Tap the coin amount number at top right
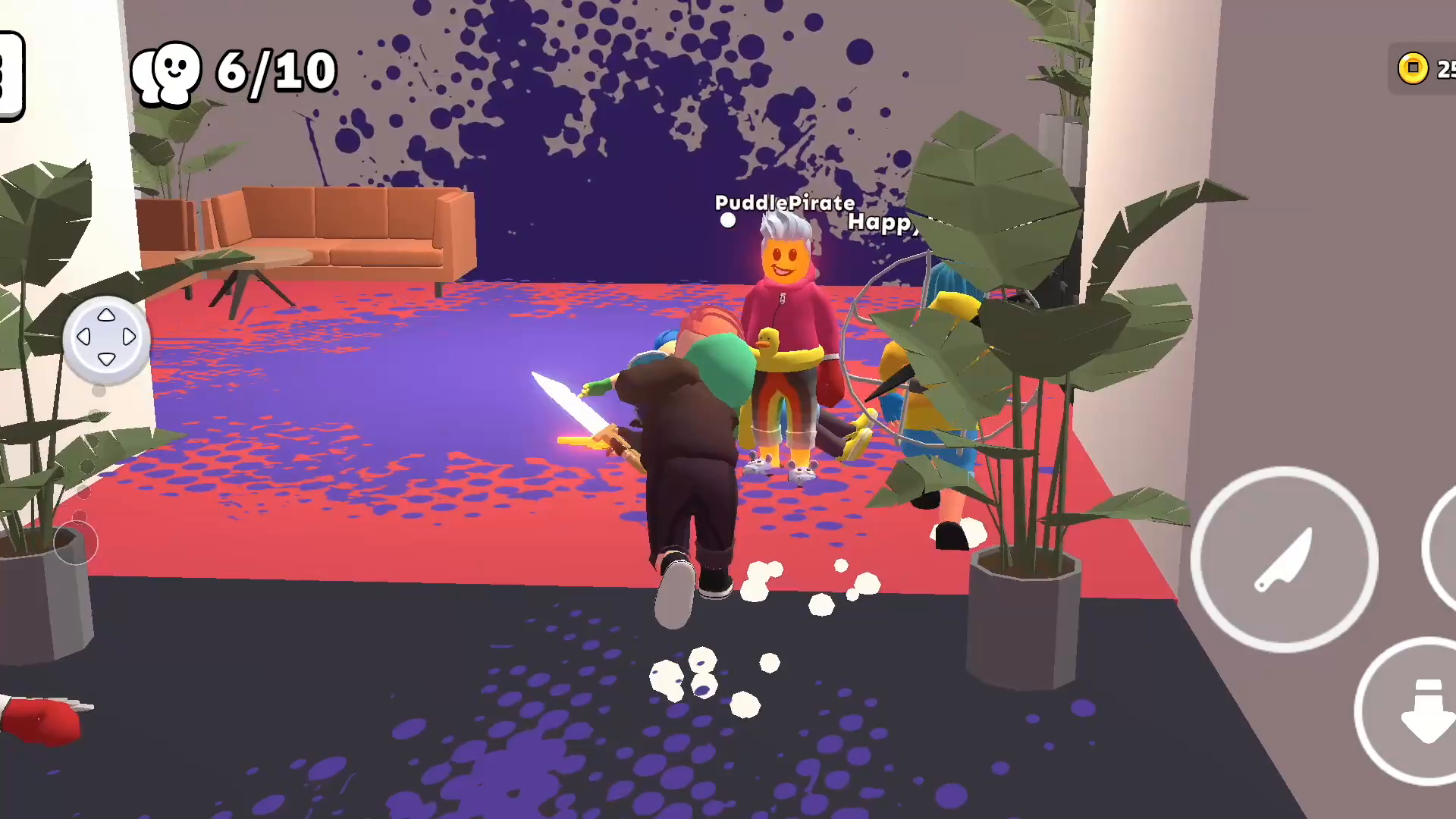The image size is (1456, 819). [x=1443, y=70]
